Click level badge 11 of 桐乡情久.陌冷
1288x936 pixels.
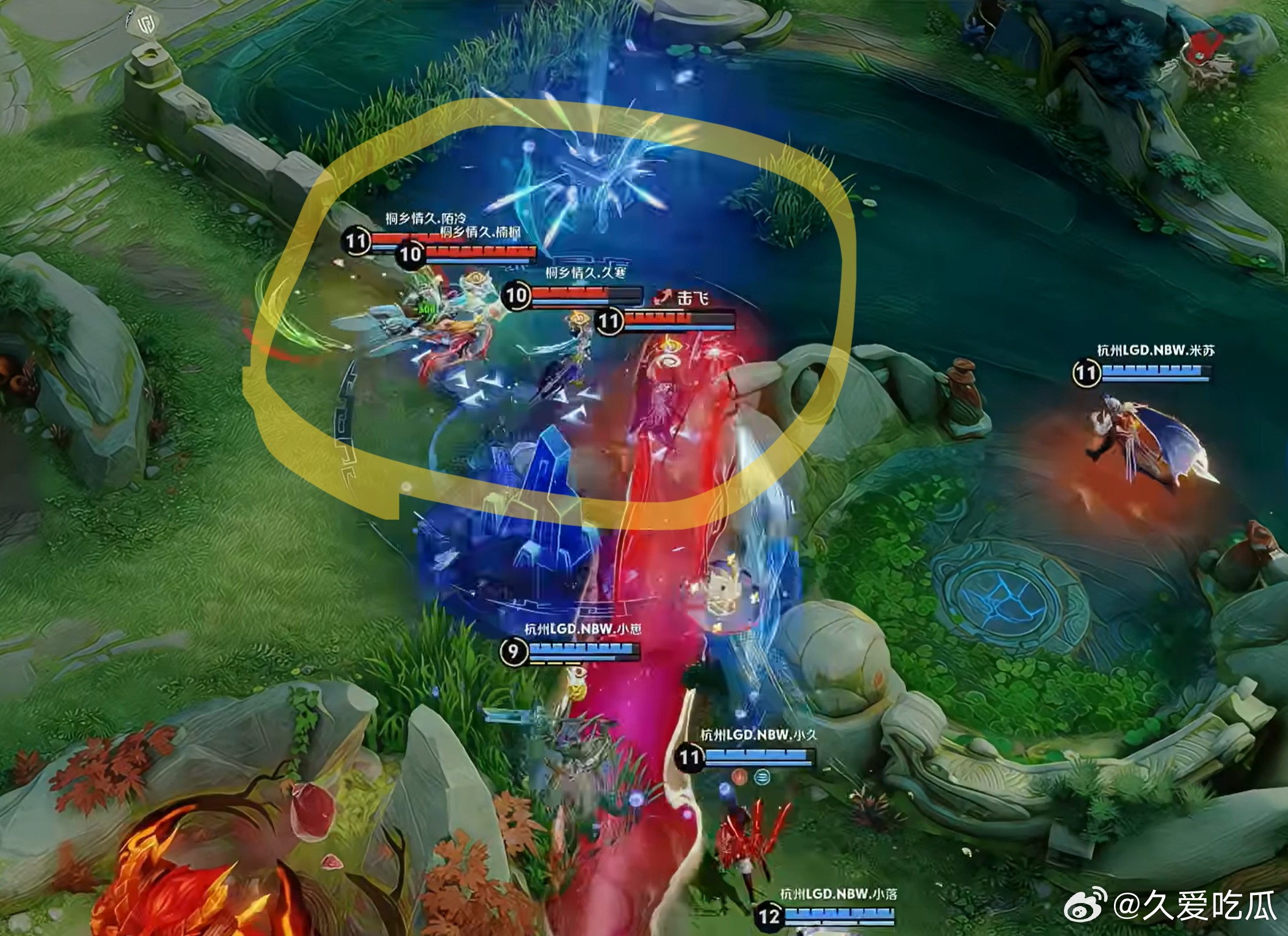click(356, 242)
